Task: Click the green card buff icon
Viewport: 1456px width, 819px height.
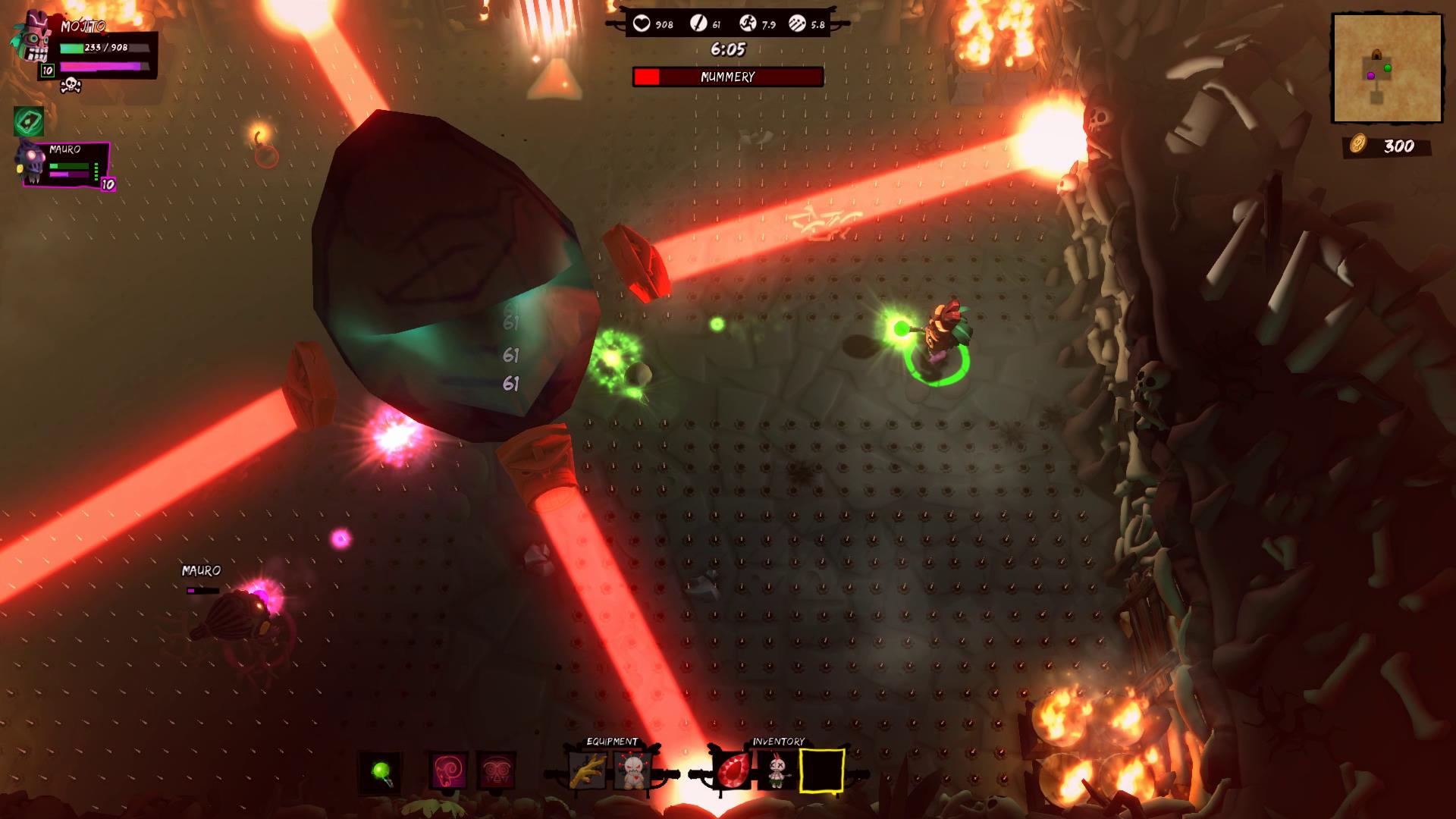Action: coord(29,121)
